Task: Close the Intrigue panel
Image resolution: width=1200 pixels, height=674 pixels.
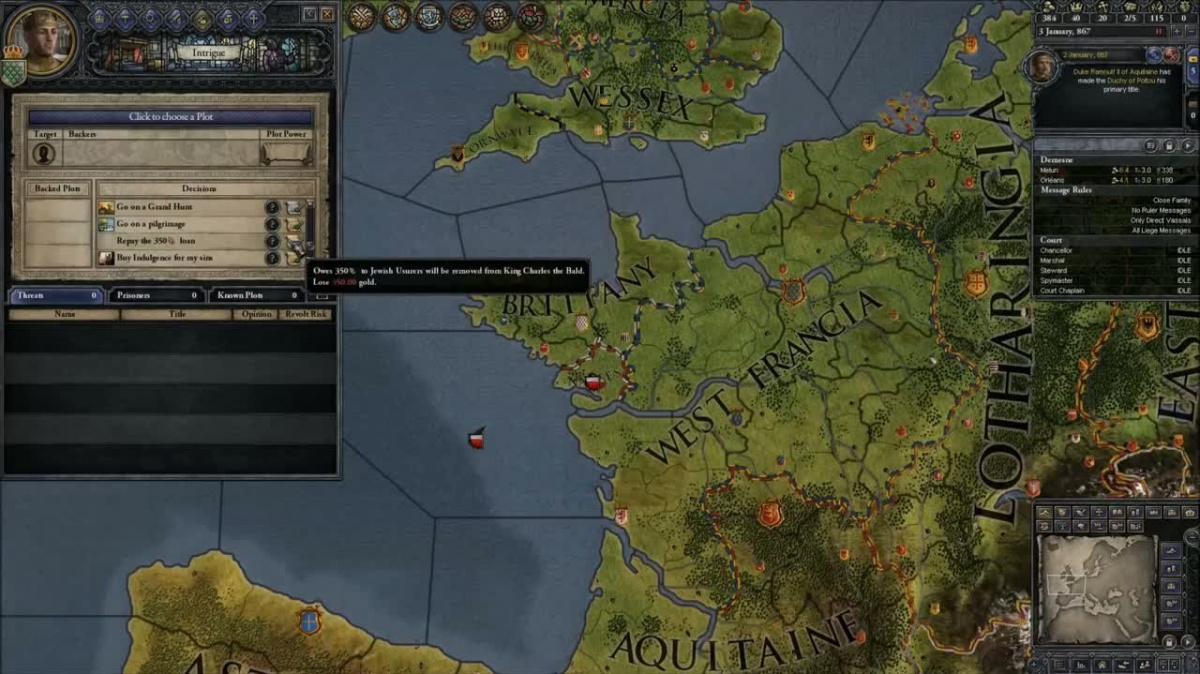Action: pyautogui.click(x=327, y=14)
